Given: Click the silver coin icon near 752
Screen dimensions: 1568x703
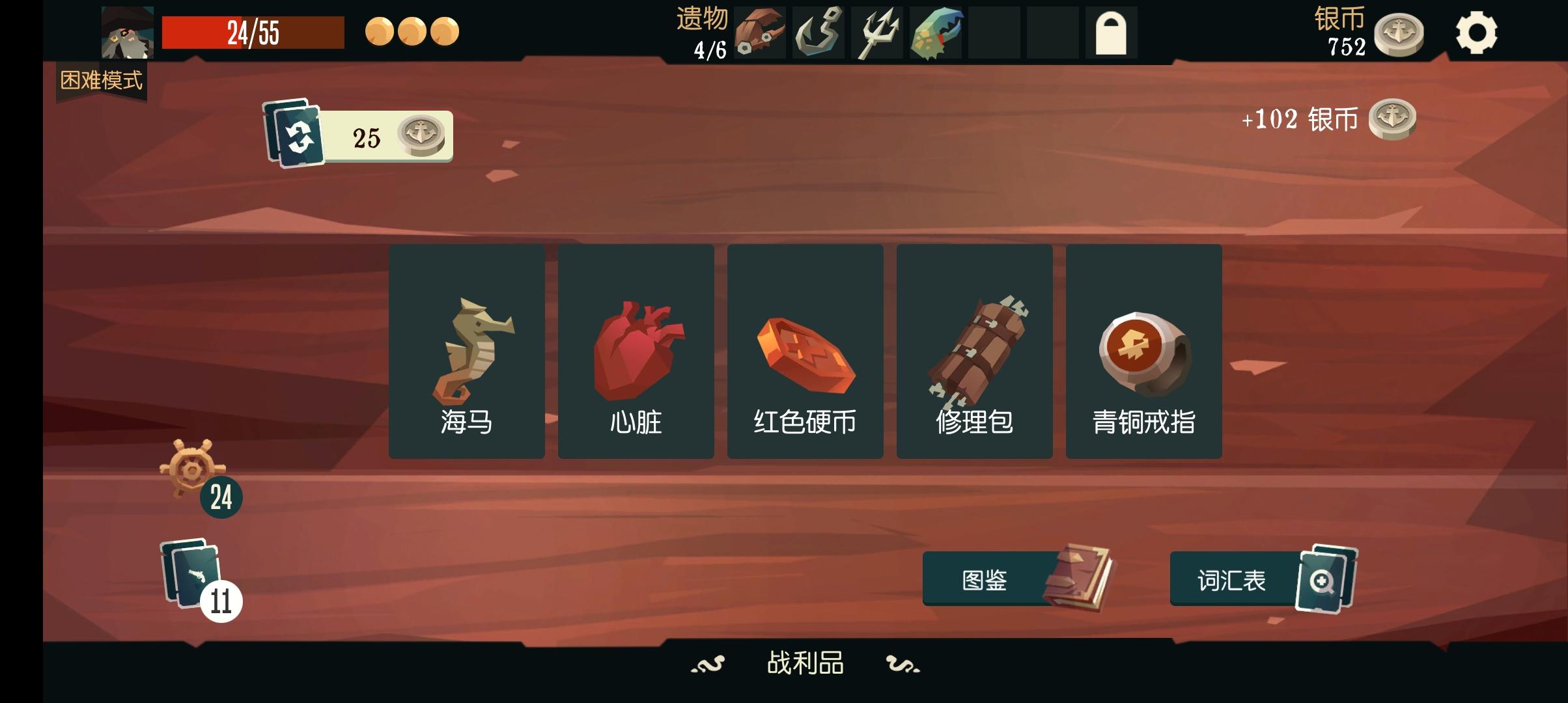Looking at the screenshot, I should coord(1397,33).
